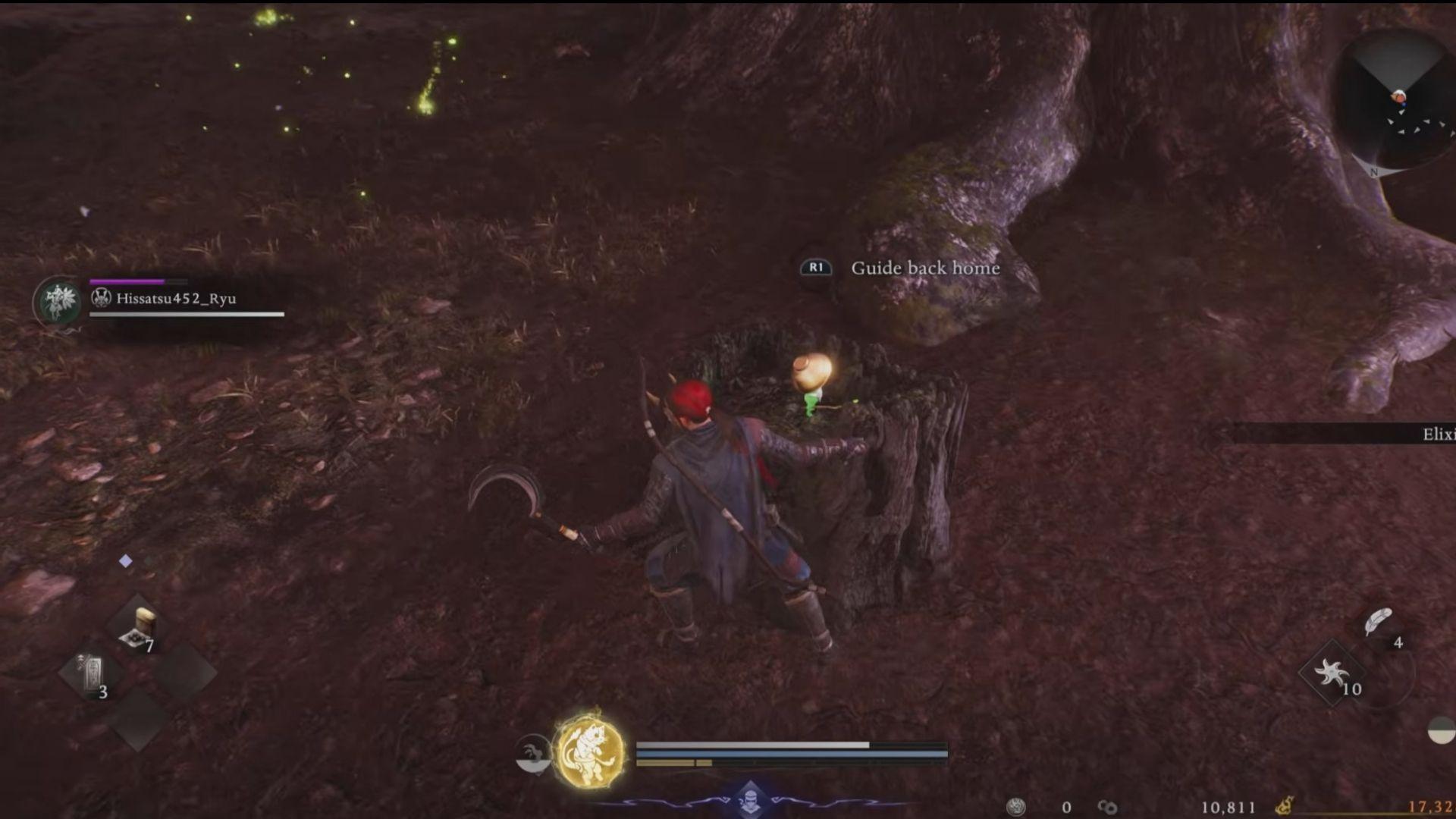The image size is (1456, 819).
Task: Open the circular minimap
Action: 1395,102
